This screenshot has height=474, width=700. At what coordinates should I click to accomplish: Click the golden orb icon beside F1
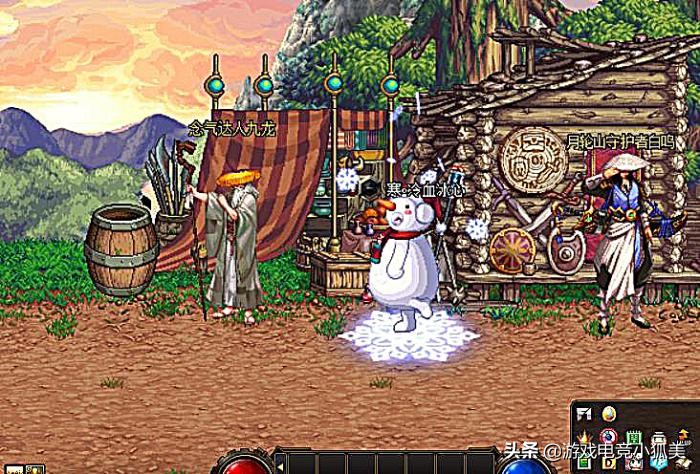(x=609, y=414)
